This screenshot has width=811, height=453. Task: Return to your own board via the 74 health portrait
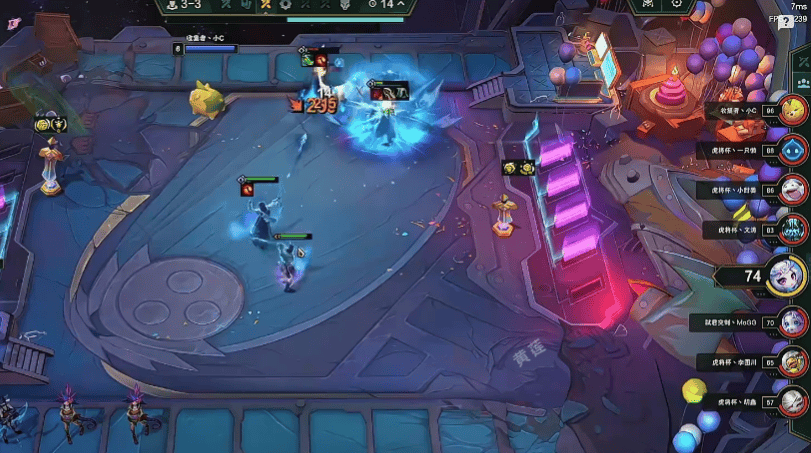coord(789,276)
